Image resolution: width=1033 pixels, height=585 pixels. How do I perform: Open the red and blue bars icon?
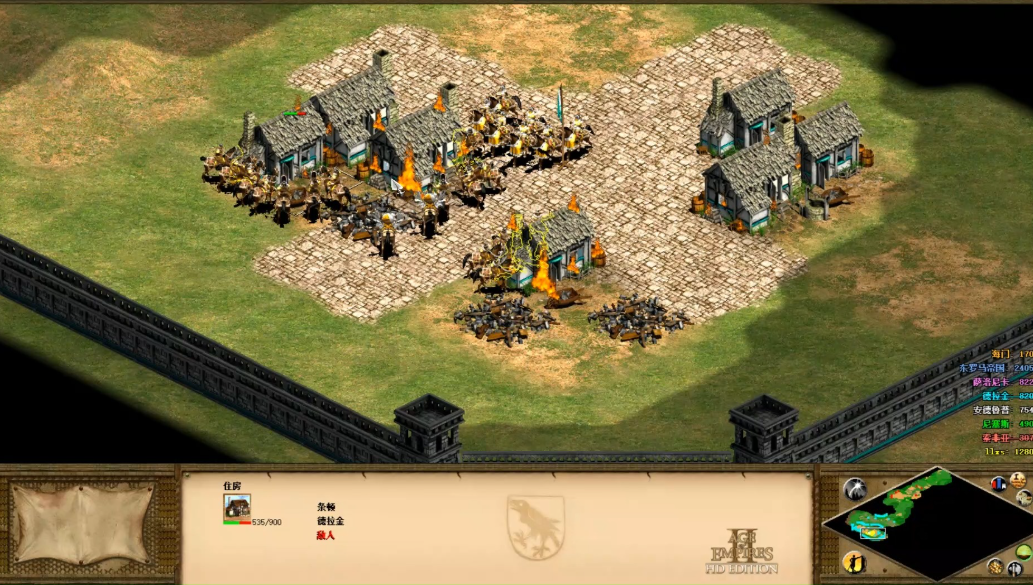[998, 483]
